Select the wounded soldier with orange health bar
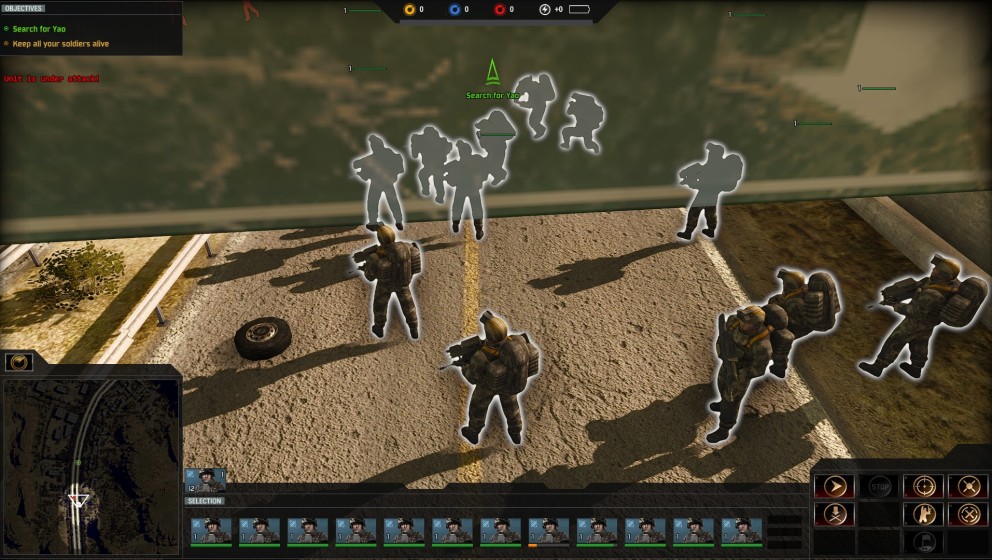Viewport: 992px width, 560px height. click(x=548, y=531)
